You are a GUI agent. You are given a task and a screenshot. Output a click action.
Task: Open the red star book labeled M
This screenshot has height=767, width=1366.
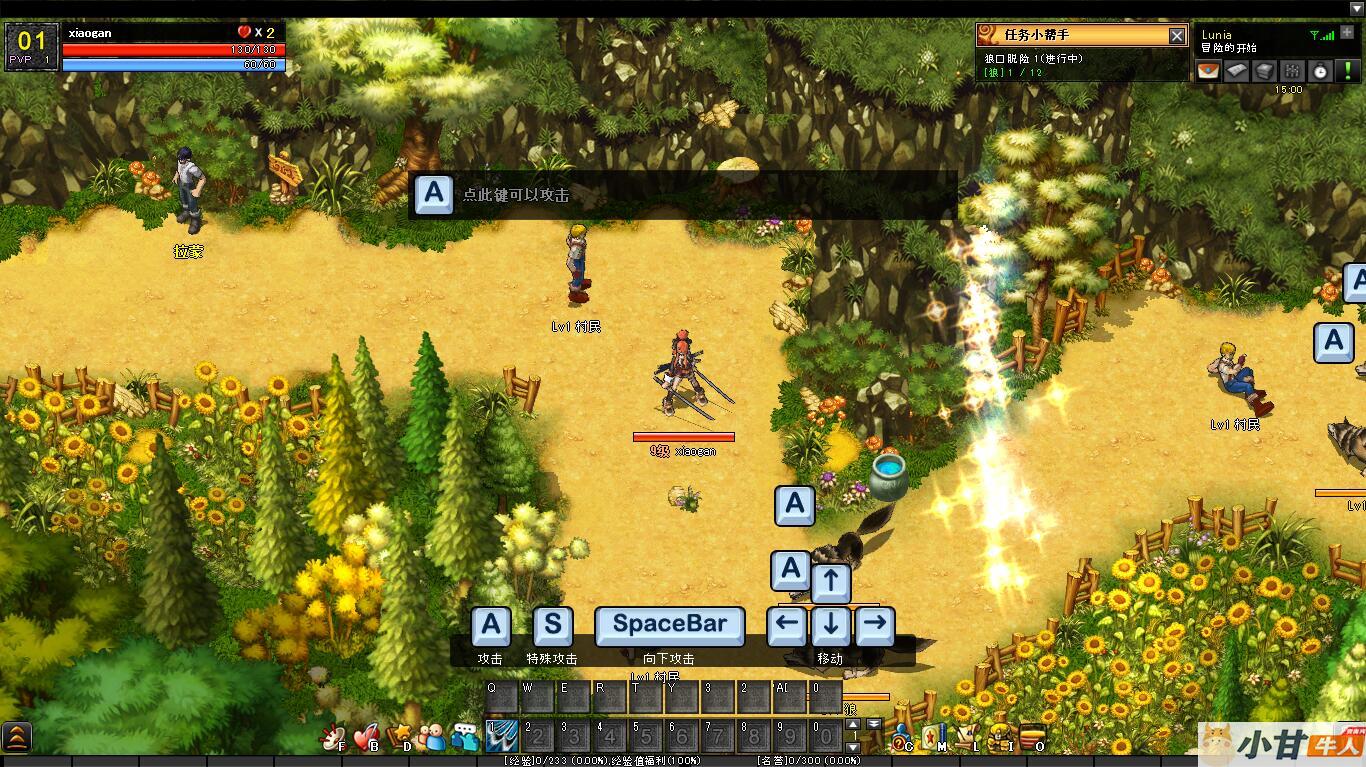933,737
